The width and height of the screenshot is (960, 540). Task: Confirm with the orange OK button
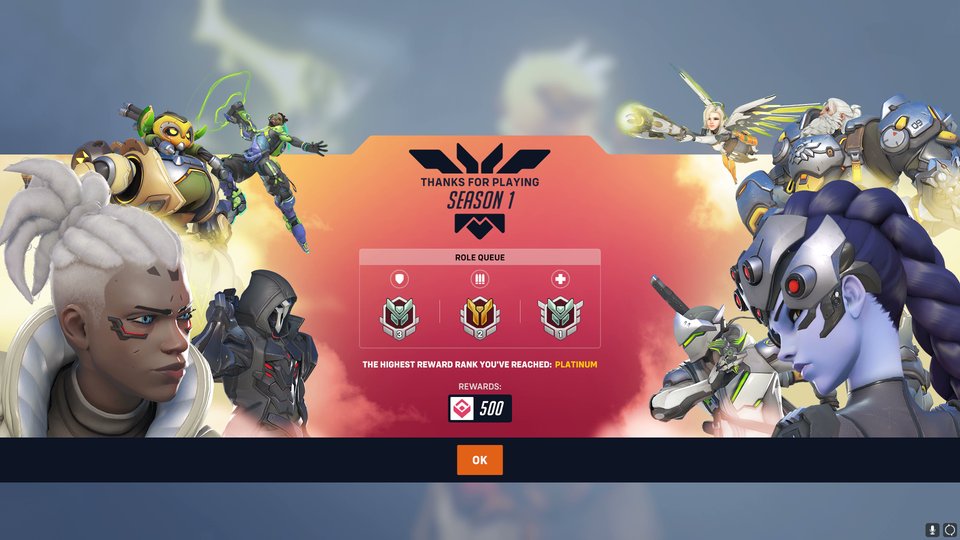(x=480, y=460)
